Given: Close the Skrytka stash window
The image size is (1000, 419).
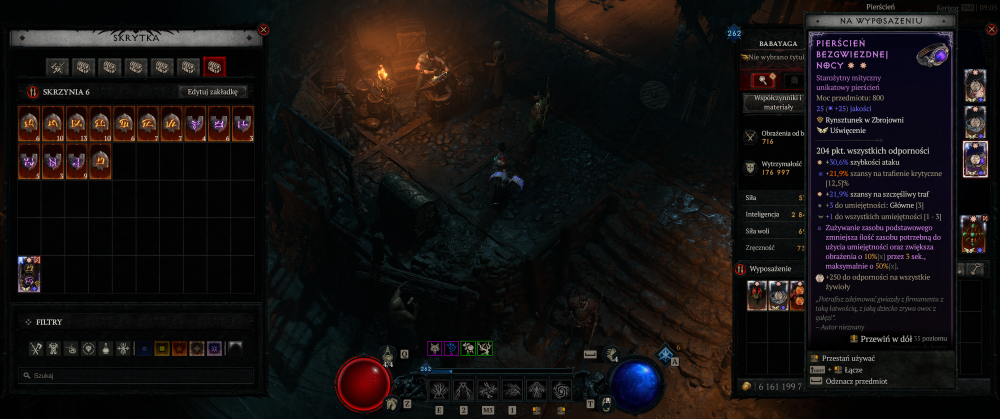Looking at the screenshot, I should [x=263, y=30].
